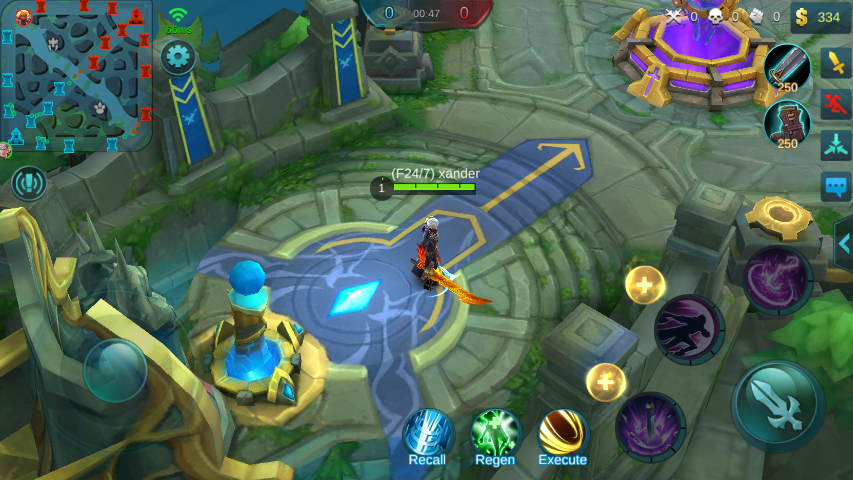Cast the purple swirling slash skill

pos(777,280)
